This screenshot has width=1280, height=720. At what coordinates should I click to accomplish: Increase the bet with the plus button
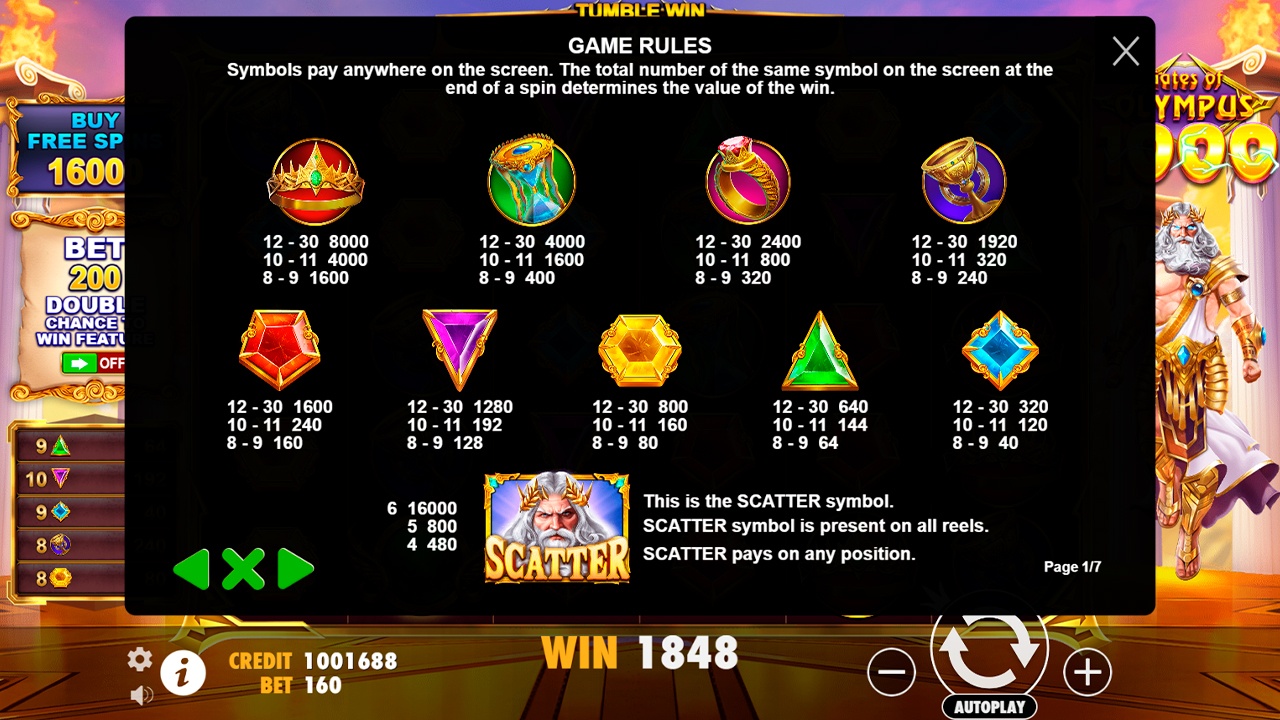1087,673
